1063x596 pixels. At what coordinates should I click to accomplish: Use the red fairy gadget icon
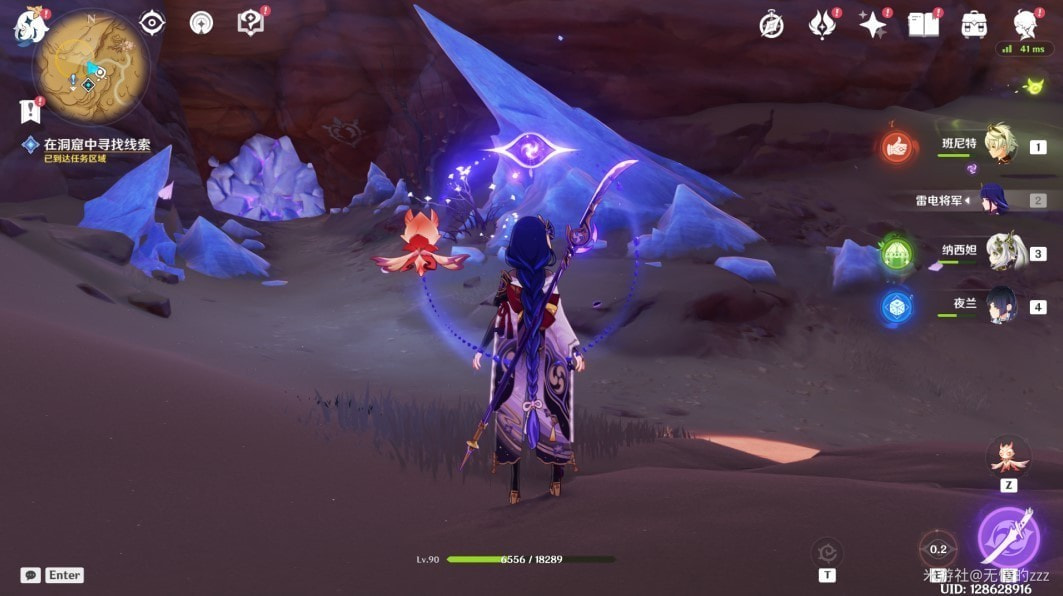pyautogui.click(x=1008, y=458)
